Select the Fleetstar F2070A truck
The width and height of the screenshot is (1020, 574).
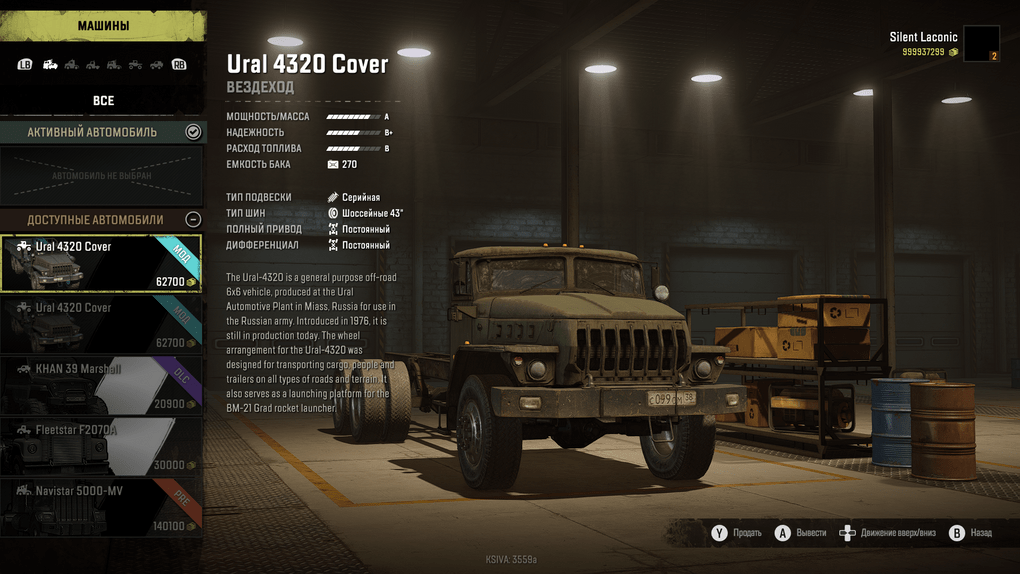(x=101, y=446)
